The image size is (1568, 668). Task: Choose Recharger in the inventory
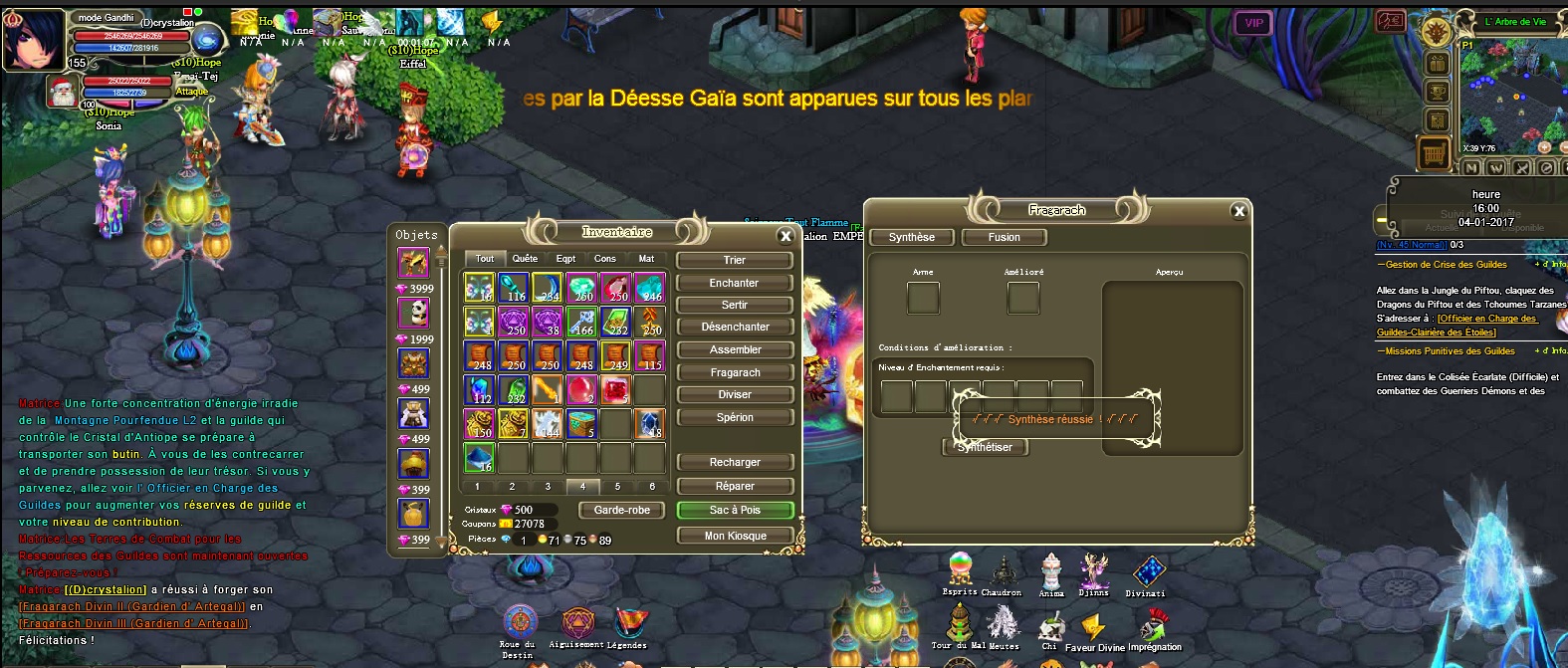[735, 462]
